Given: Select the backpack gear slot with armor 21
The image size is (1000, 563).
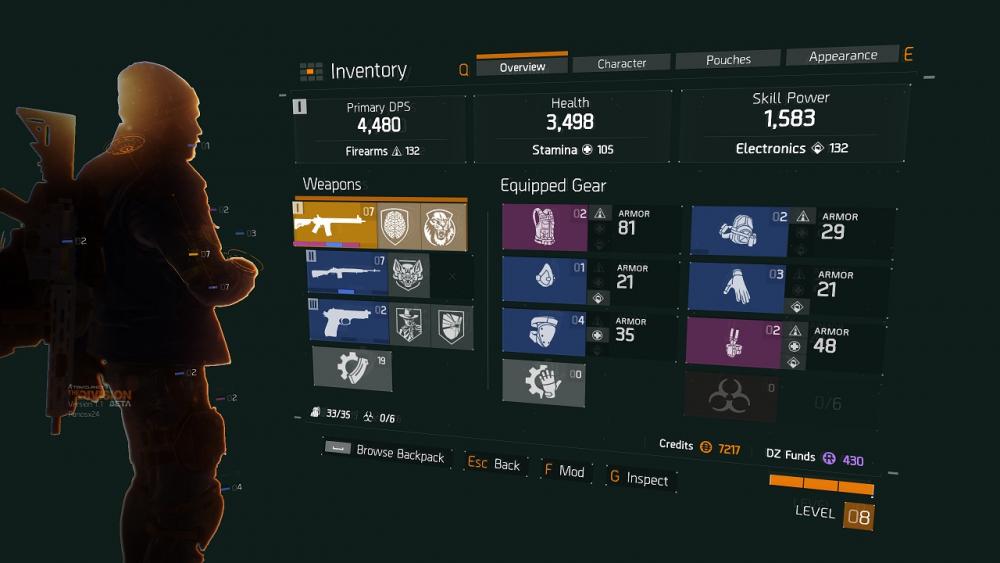Looking at the screenshot, I should click(545, 281).
